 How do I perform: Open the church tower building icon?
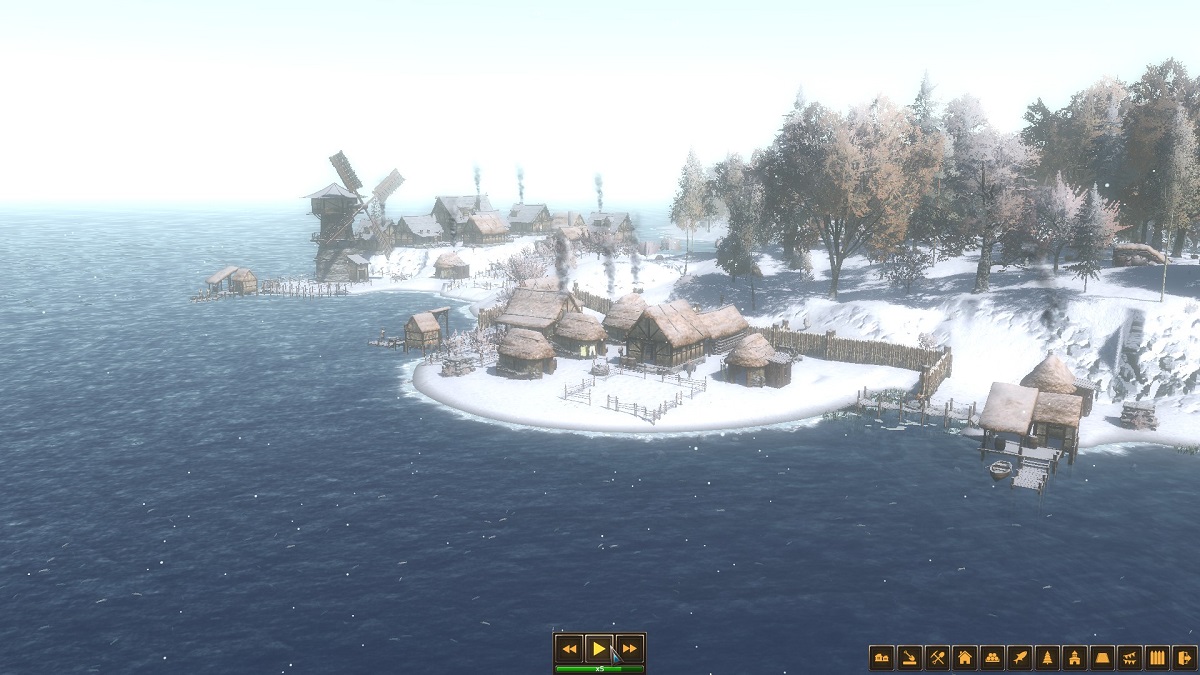pyautogui.click(x=1074, y=658)
